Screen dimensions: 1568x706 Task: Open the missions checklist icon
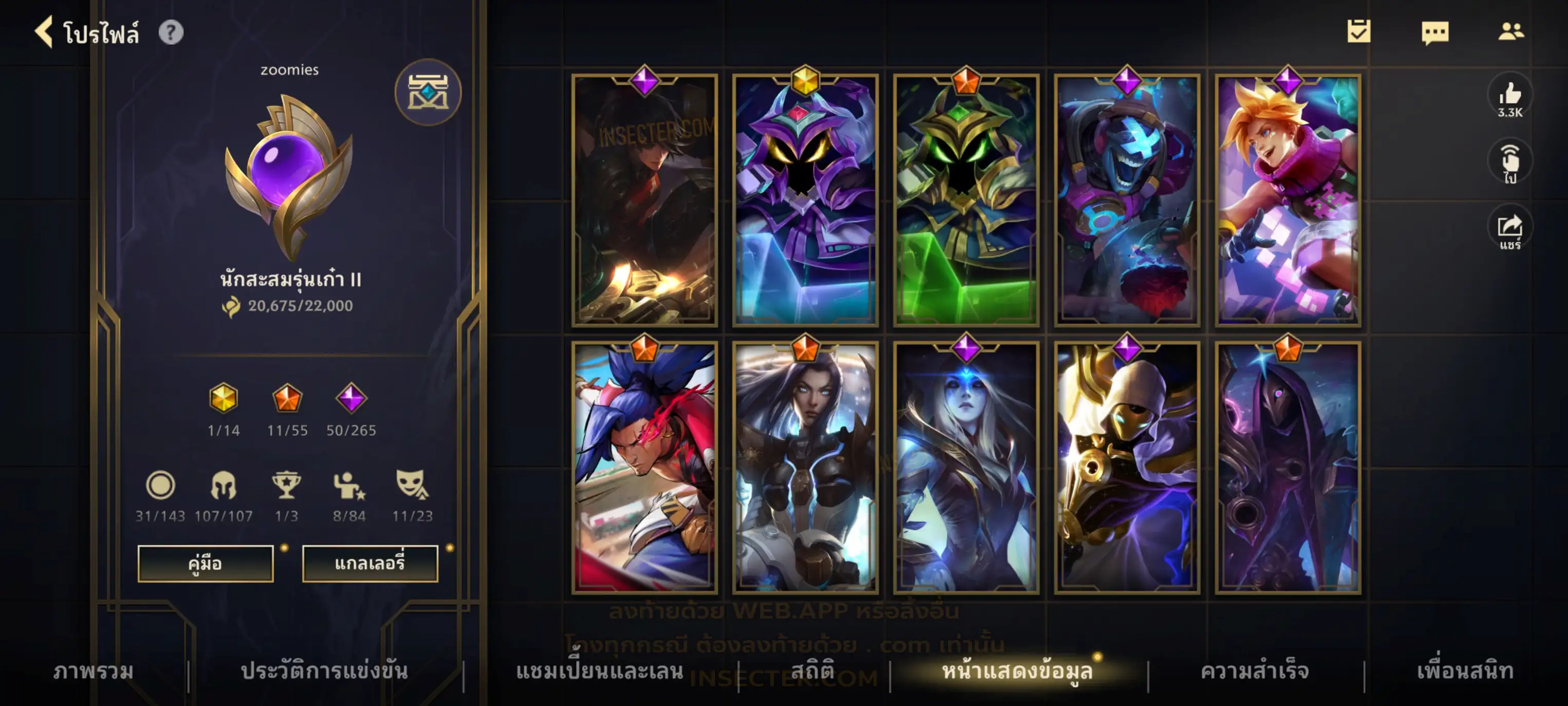(x=1359, y=32)
